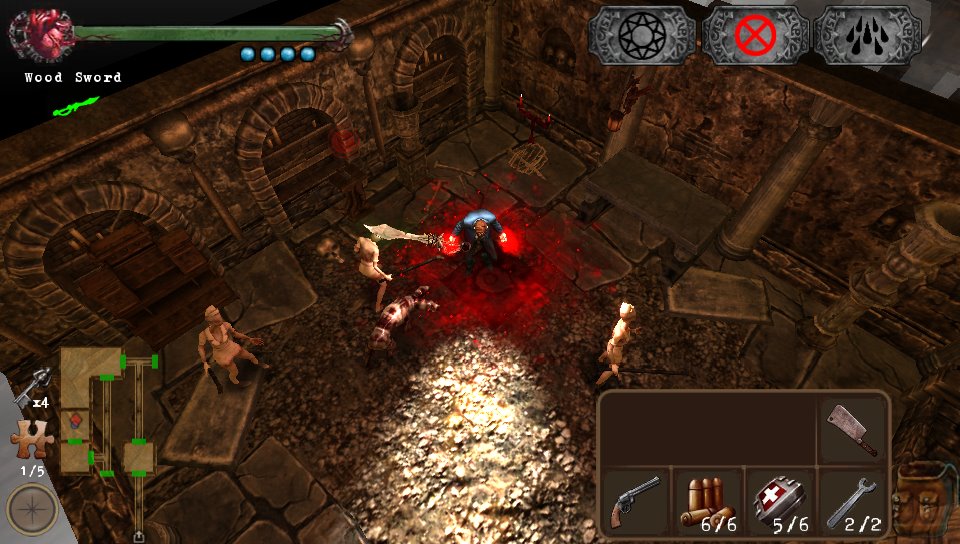The height and width of the screenshot is (544, 960).
Task: Equip the revolver from the inventory
Action: pos(634,499)
